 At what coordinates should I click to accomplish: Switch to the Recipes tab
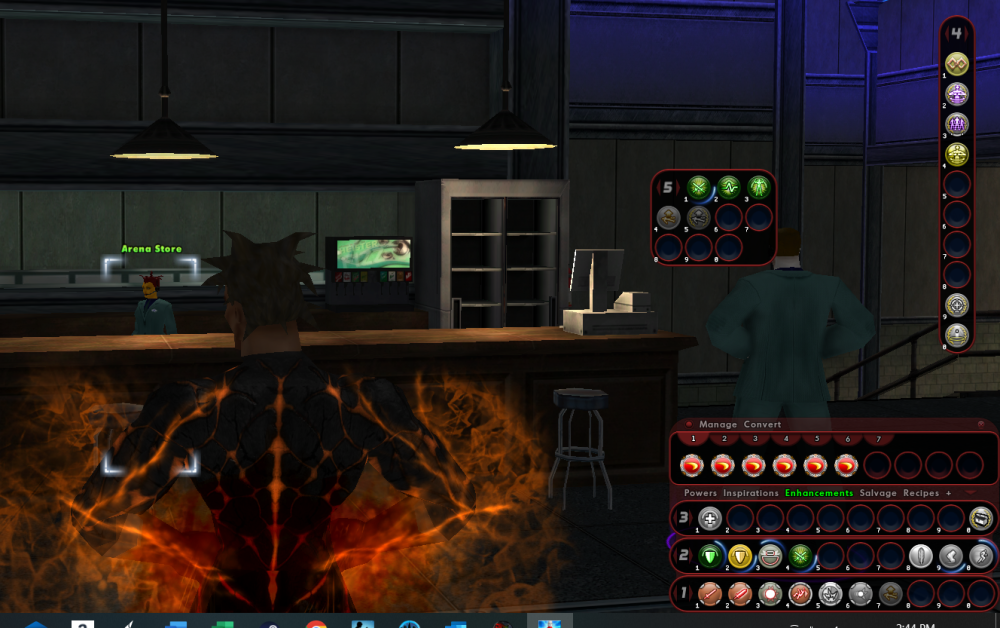pyautogui.click(x=921, y=493)
